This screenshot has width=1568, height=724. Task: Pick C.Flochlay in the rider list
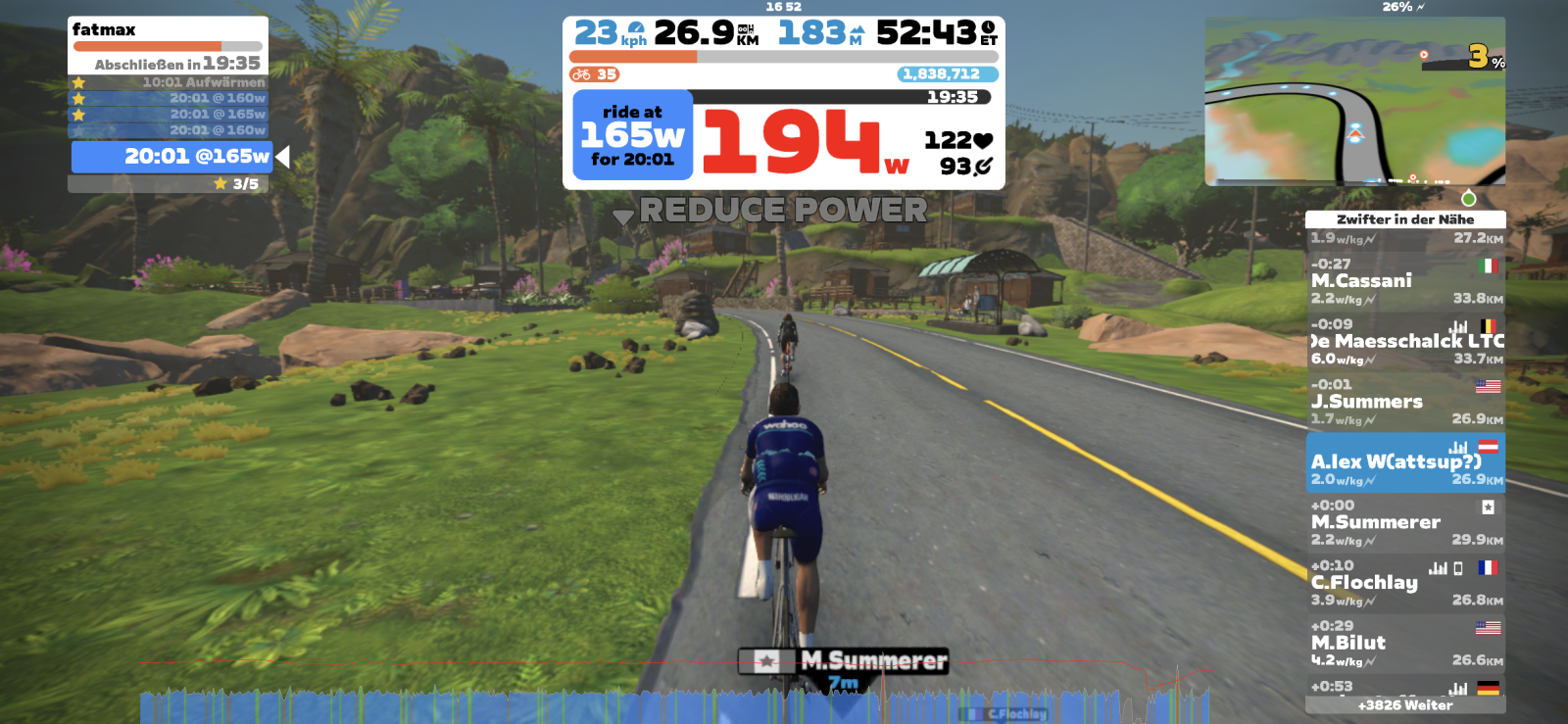pyautogui.click(x=1405, y=583)
